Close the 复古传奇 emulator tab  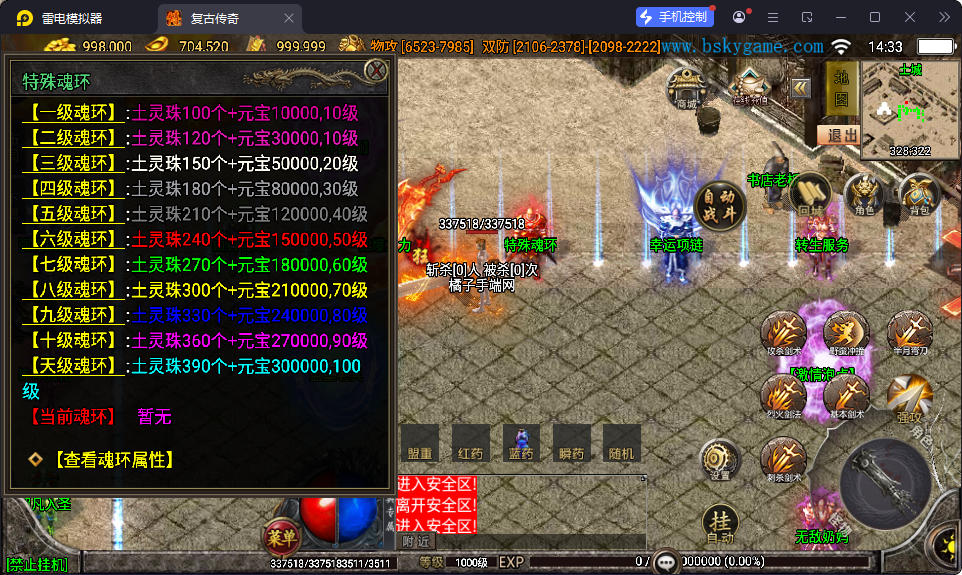pos(289,18)
